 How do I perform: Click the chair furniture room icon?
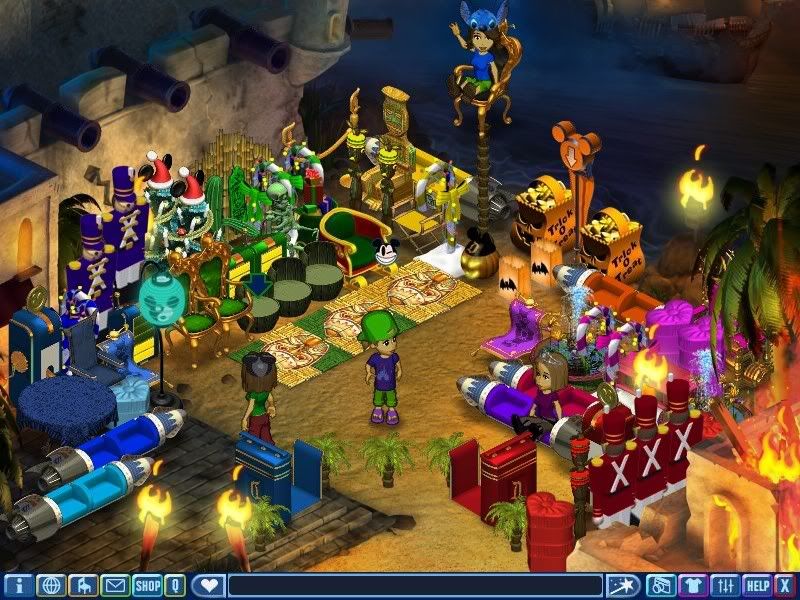click(x=83, y=585)
